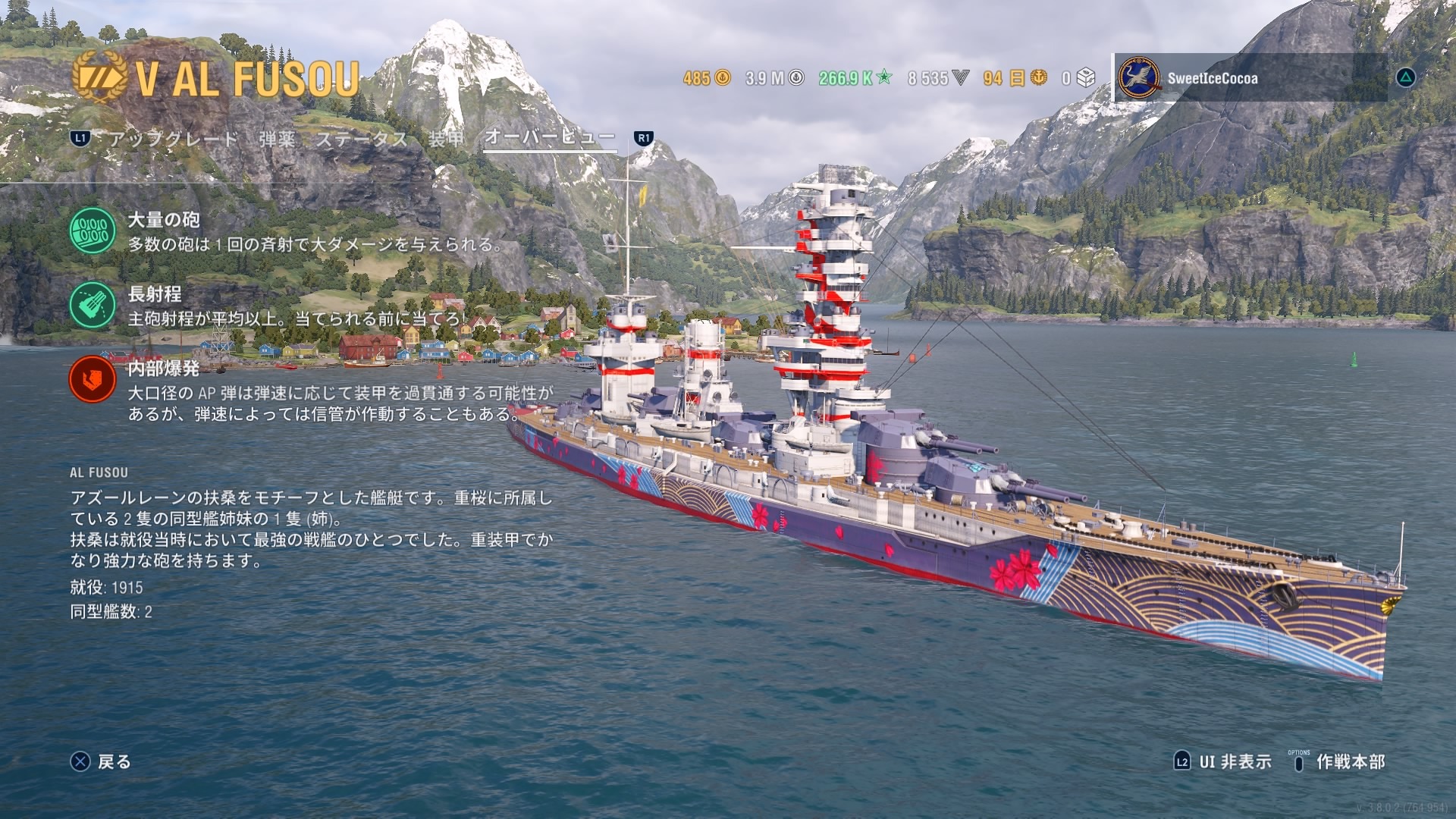Open 作戦本部 headquarters

[1339, 761]
